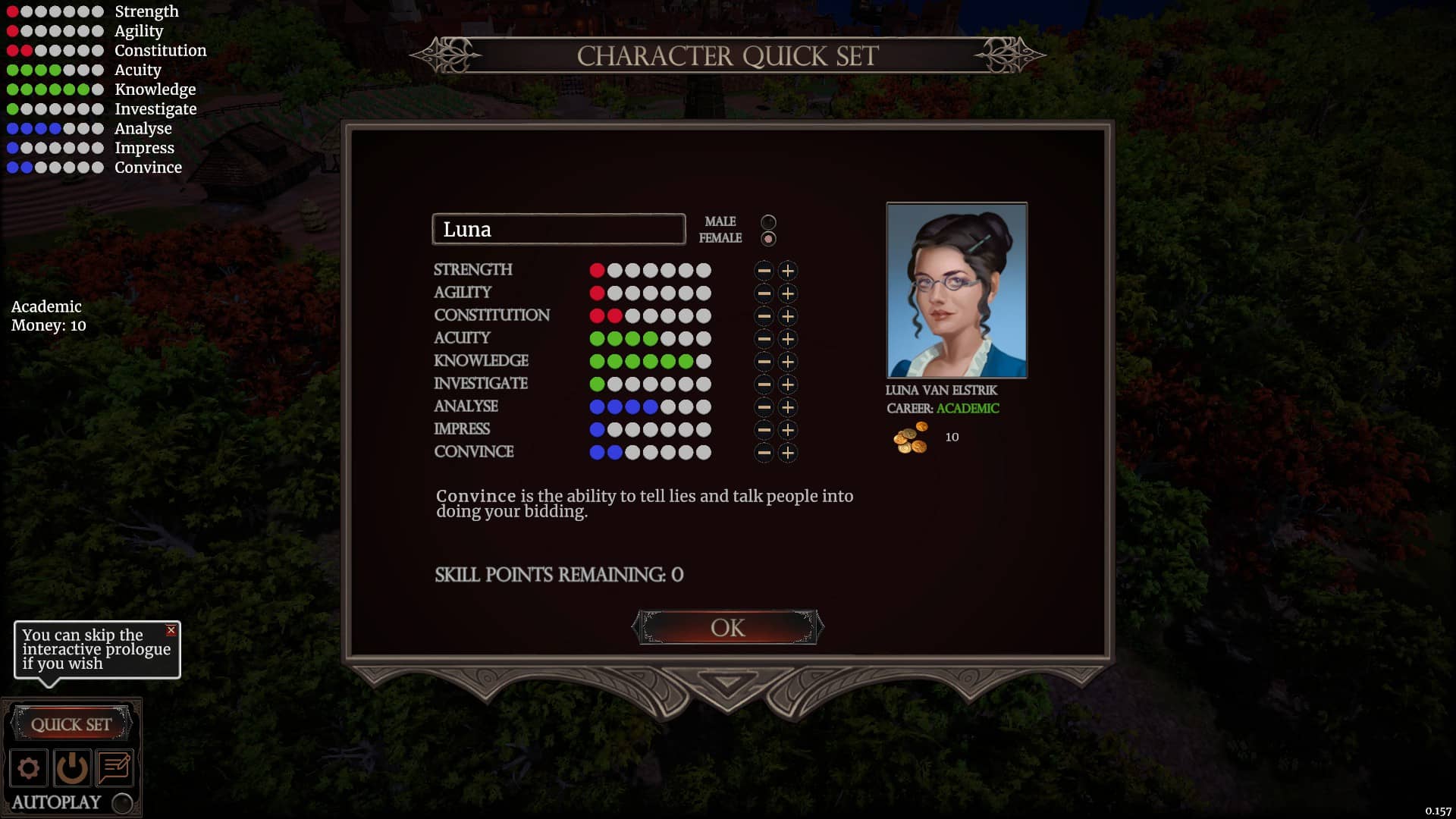Click the power quit icon
This screenshot has height=819, width=1456.
pos(72,768)
